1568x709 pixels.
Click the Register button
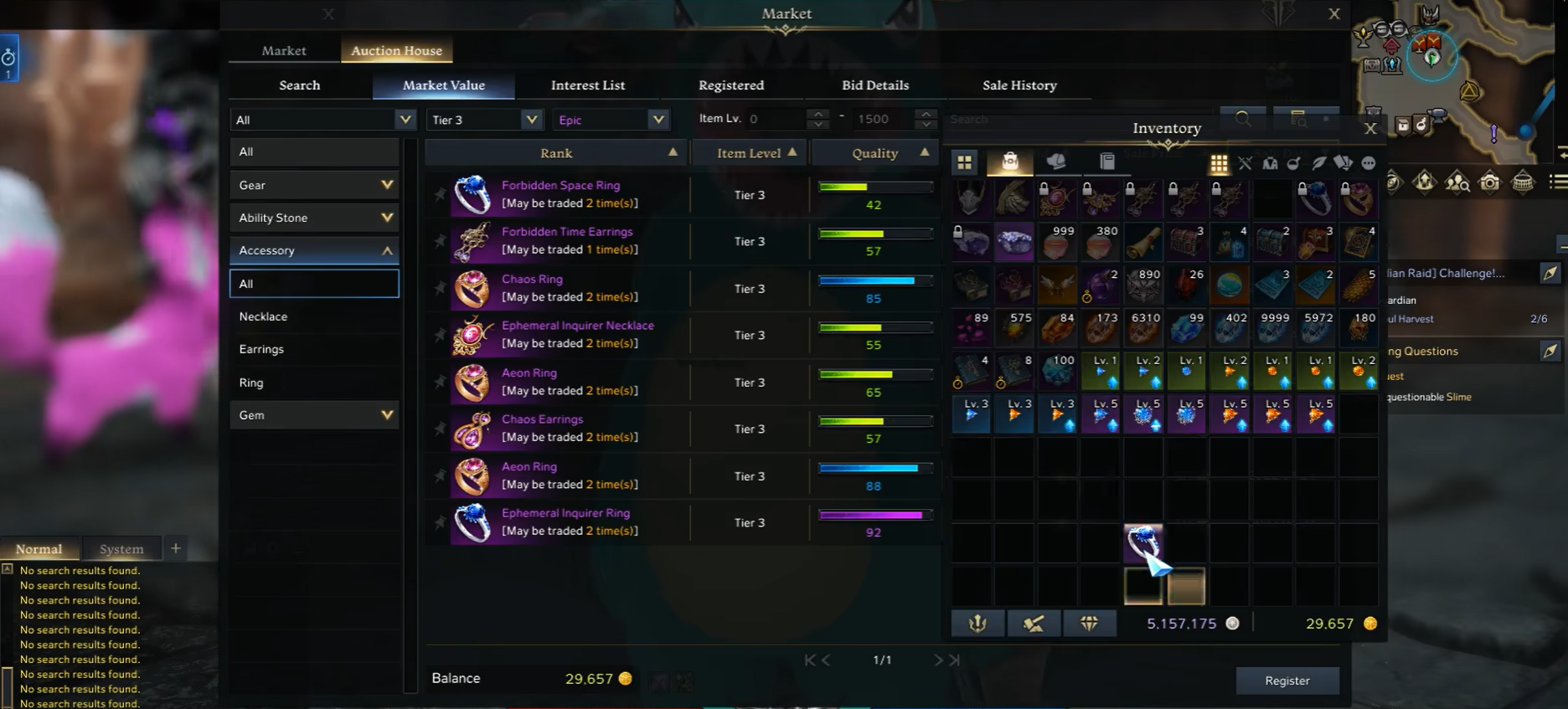(x=1287, y=681)
